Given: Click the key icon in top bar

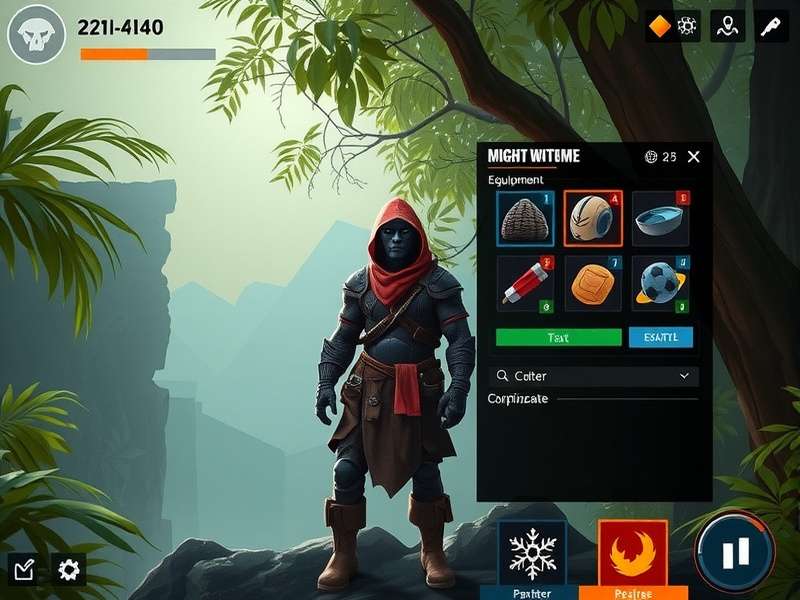Looking at the screenshot, I should (771, 27).
